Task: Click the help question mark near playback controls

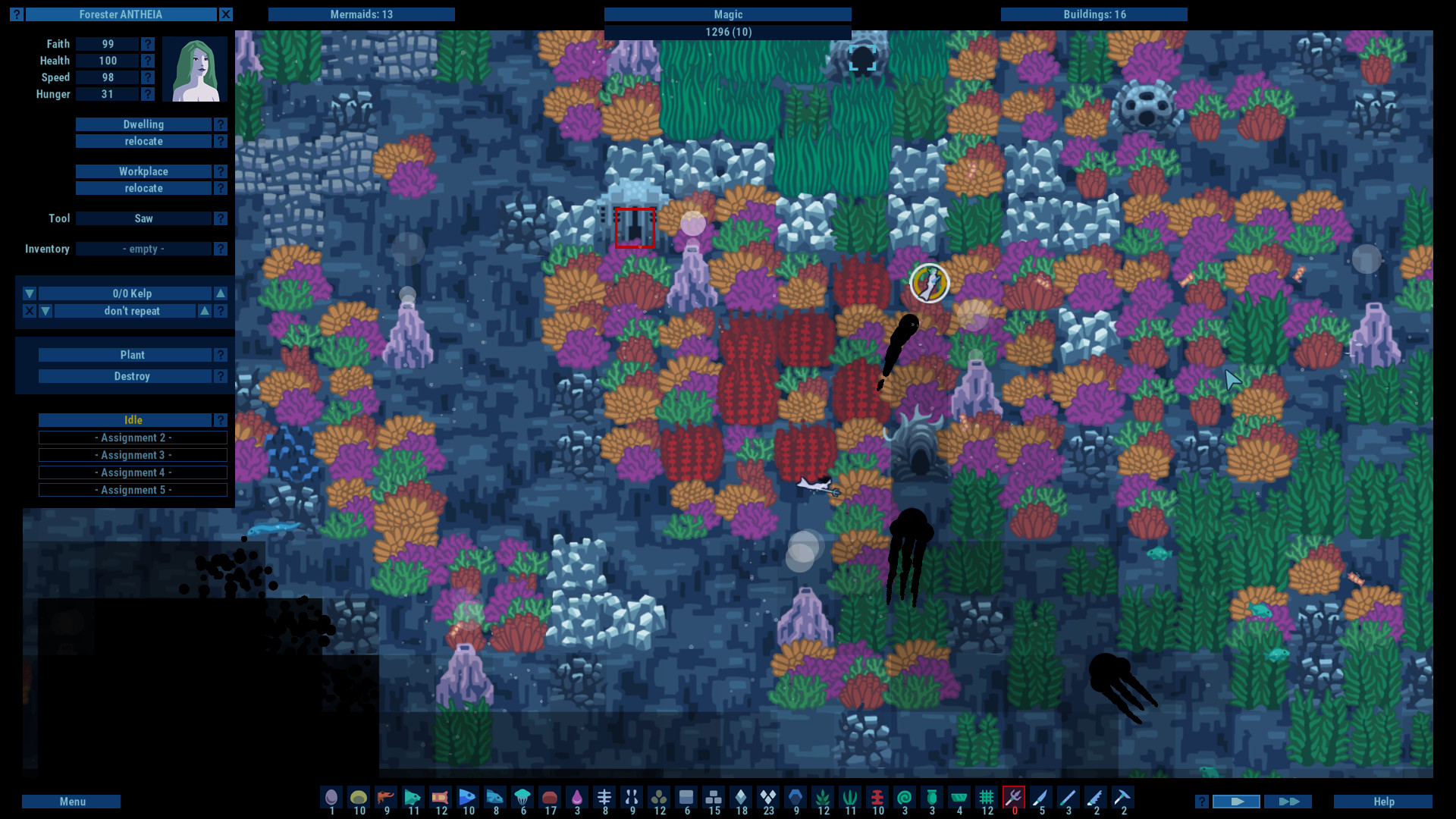Action: coord(1203,801)
